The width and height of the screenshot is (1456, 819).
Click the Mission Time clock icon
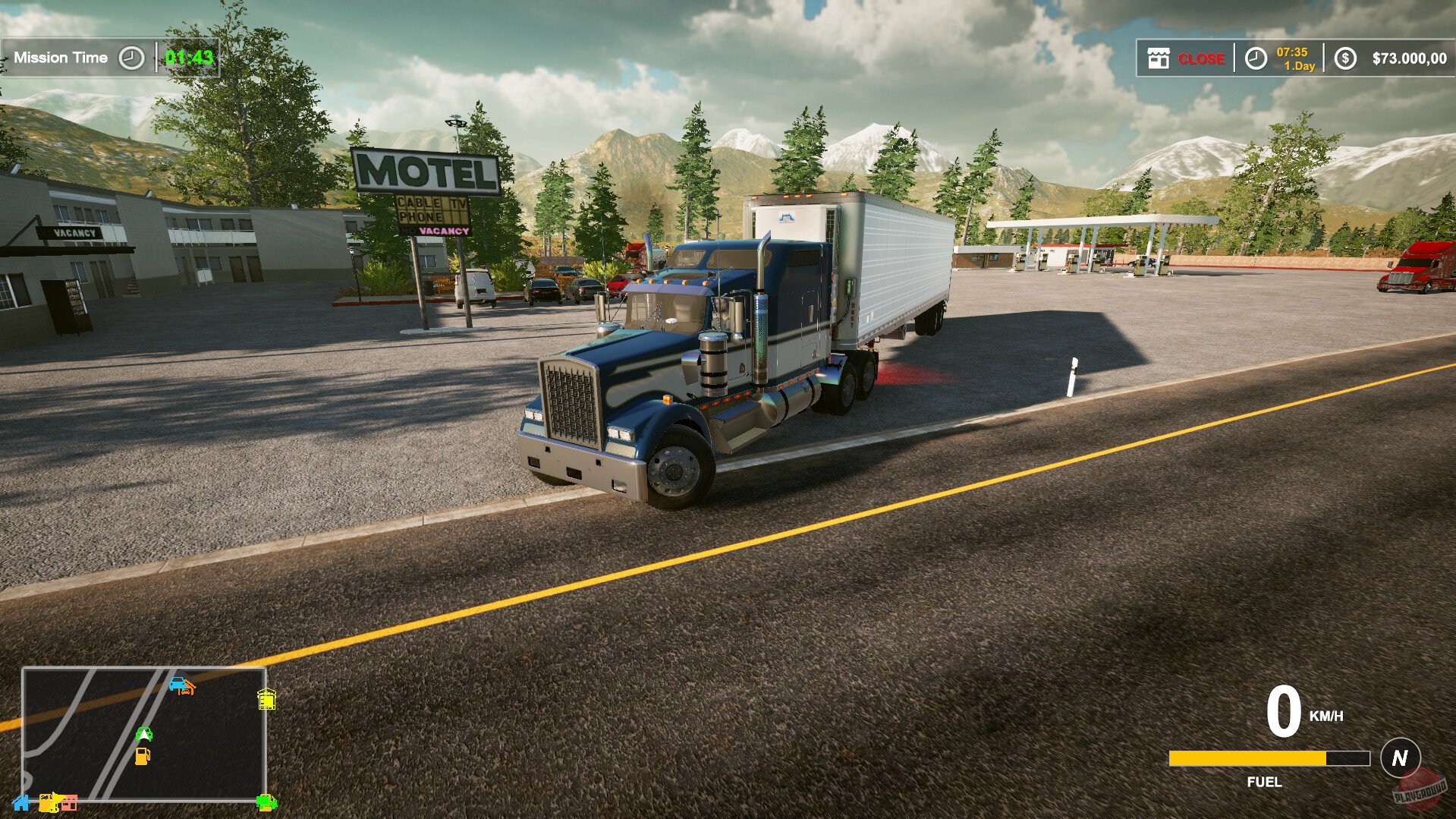[131, 56]
